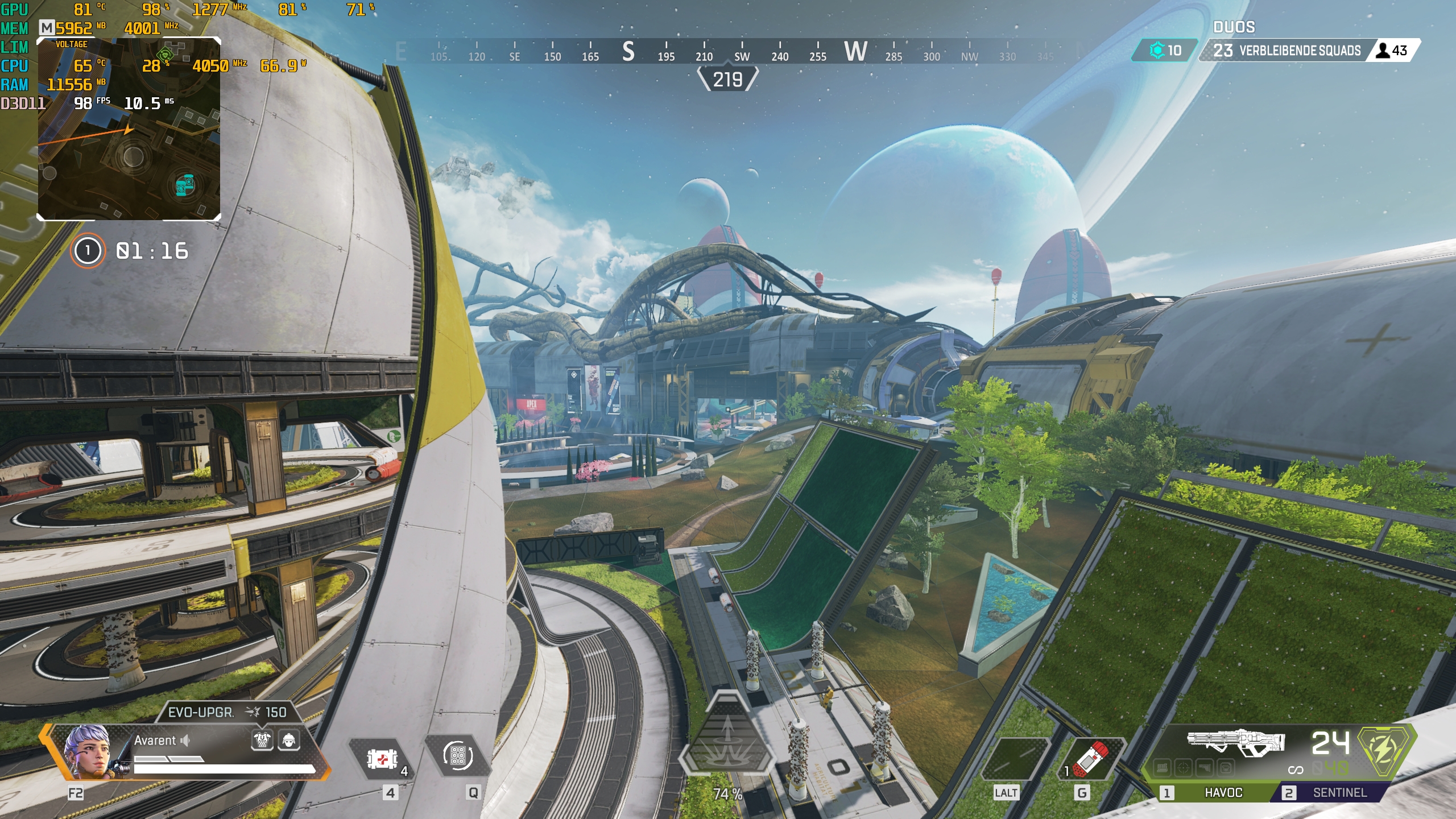Activate the tactical ability icon

tap(458, 756)
